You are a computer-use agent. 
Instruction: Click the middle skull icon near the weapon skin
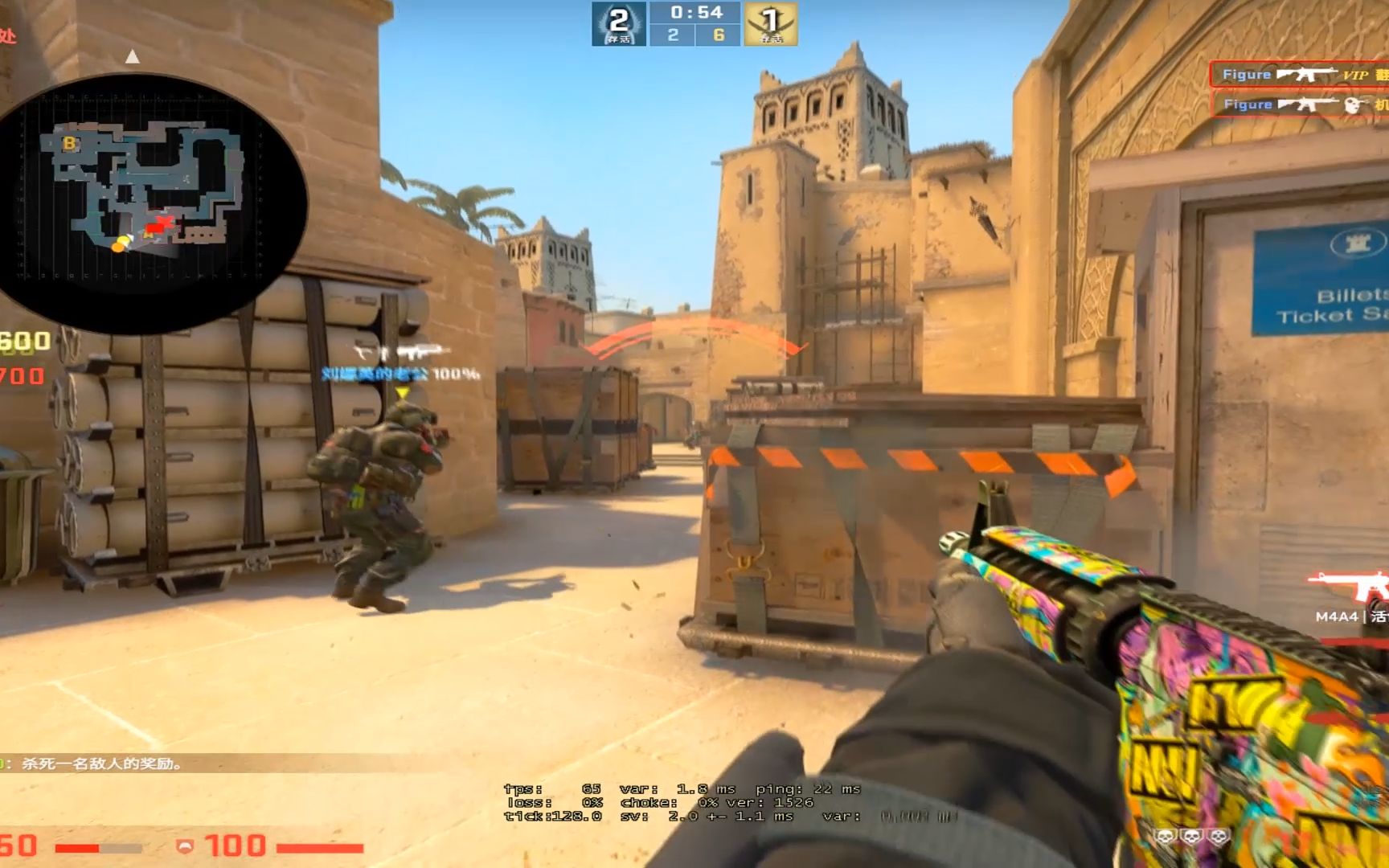tap(1192, 836)
